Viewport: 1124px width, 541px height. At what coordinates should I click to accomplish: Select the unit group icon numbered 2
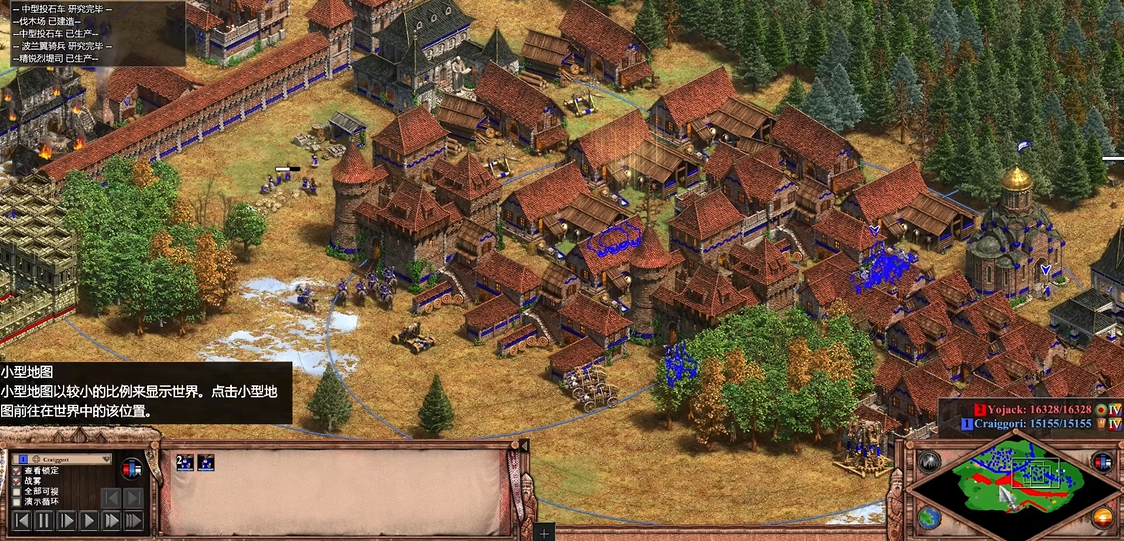coord(184,462)
